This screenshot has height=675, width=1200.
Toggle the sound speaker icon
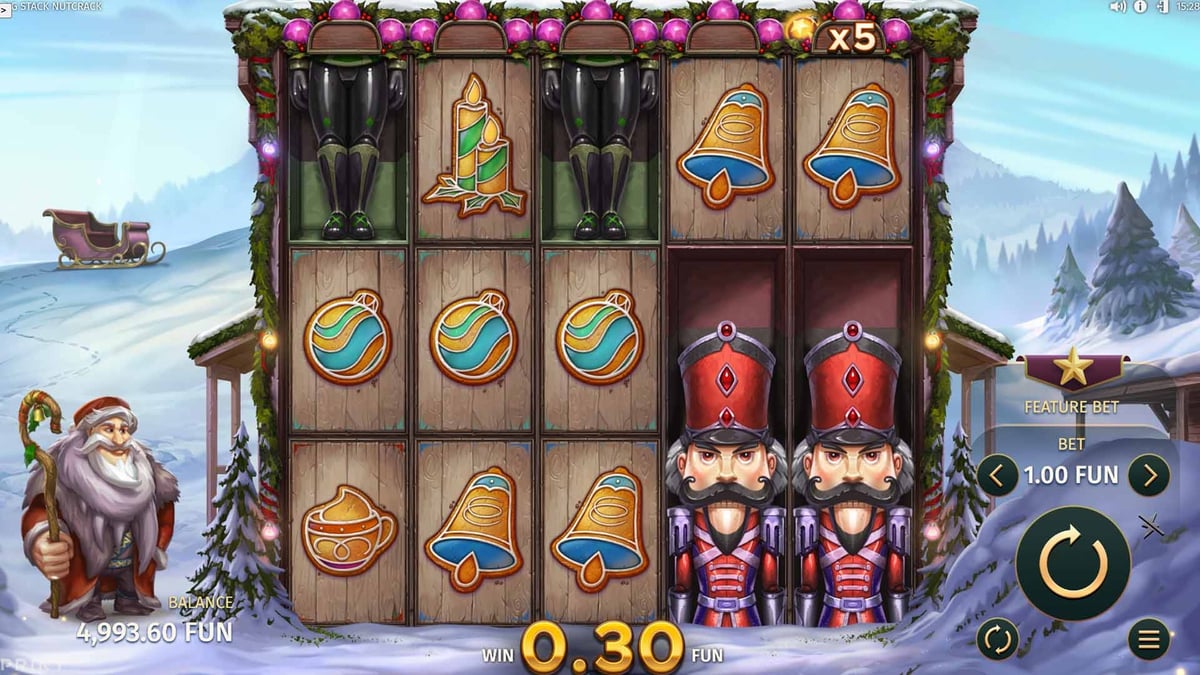(1118, 6)
